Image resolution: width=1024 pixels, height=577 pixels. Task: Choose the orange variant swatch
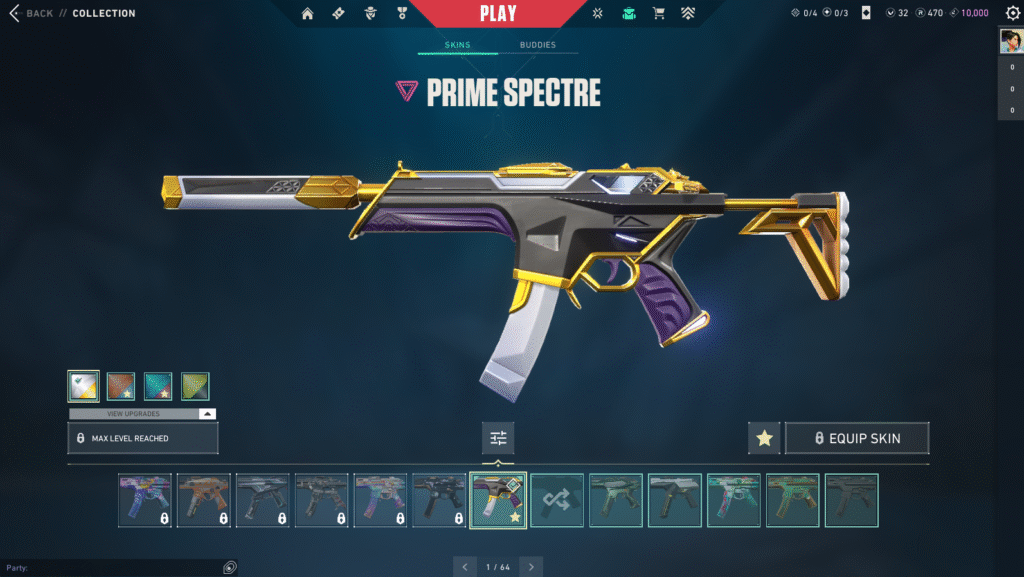[121, 386]
